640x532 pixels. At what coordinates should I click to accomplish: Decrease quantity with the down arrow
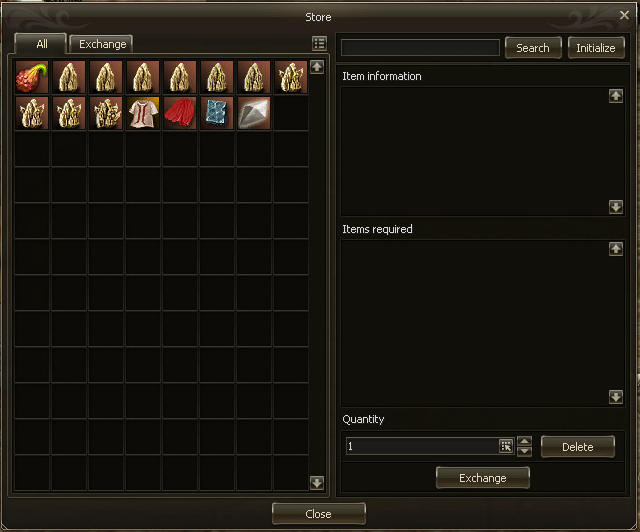click(525, 452)
